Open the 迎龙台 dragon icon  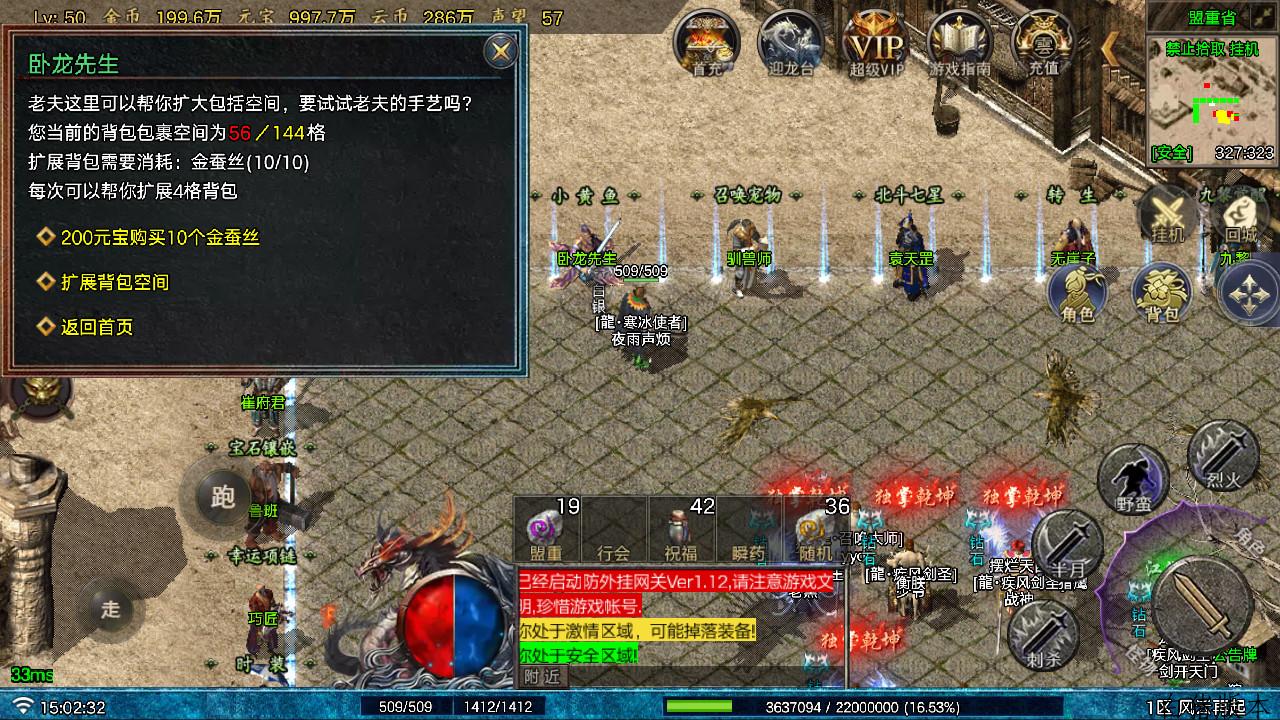[x=790, y=44]
